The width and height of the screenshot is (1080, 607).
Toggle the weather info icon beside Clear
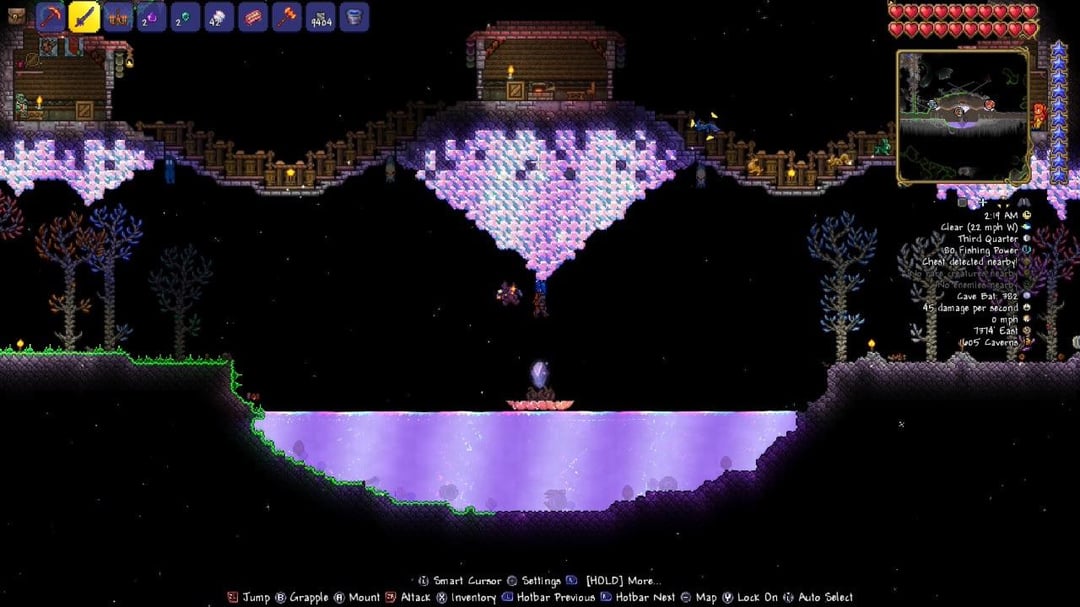tap(1027, 227)
